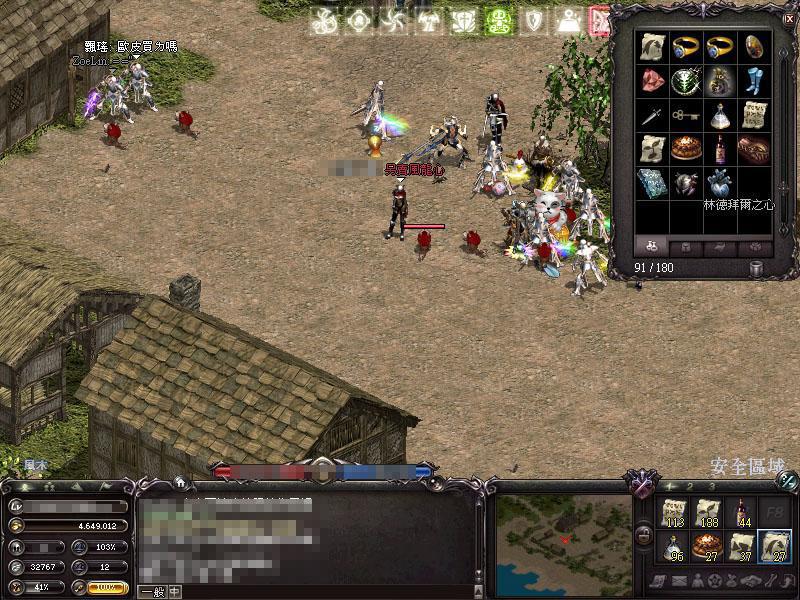
Task: Select the green emblem amulet item
Action: tap(686, 81)
